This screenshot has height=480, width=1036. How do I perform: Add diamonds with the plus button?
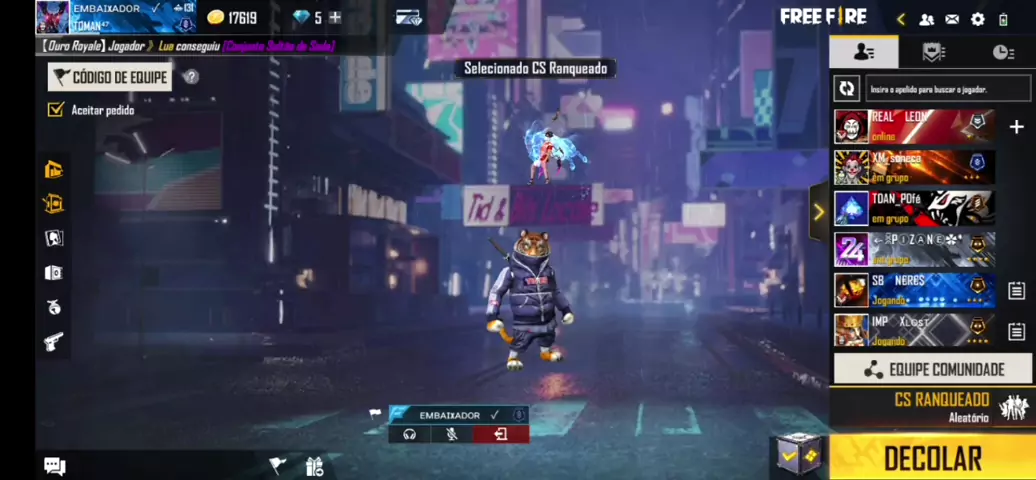coord(335,17)
